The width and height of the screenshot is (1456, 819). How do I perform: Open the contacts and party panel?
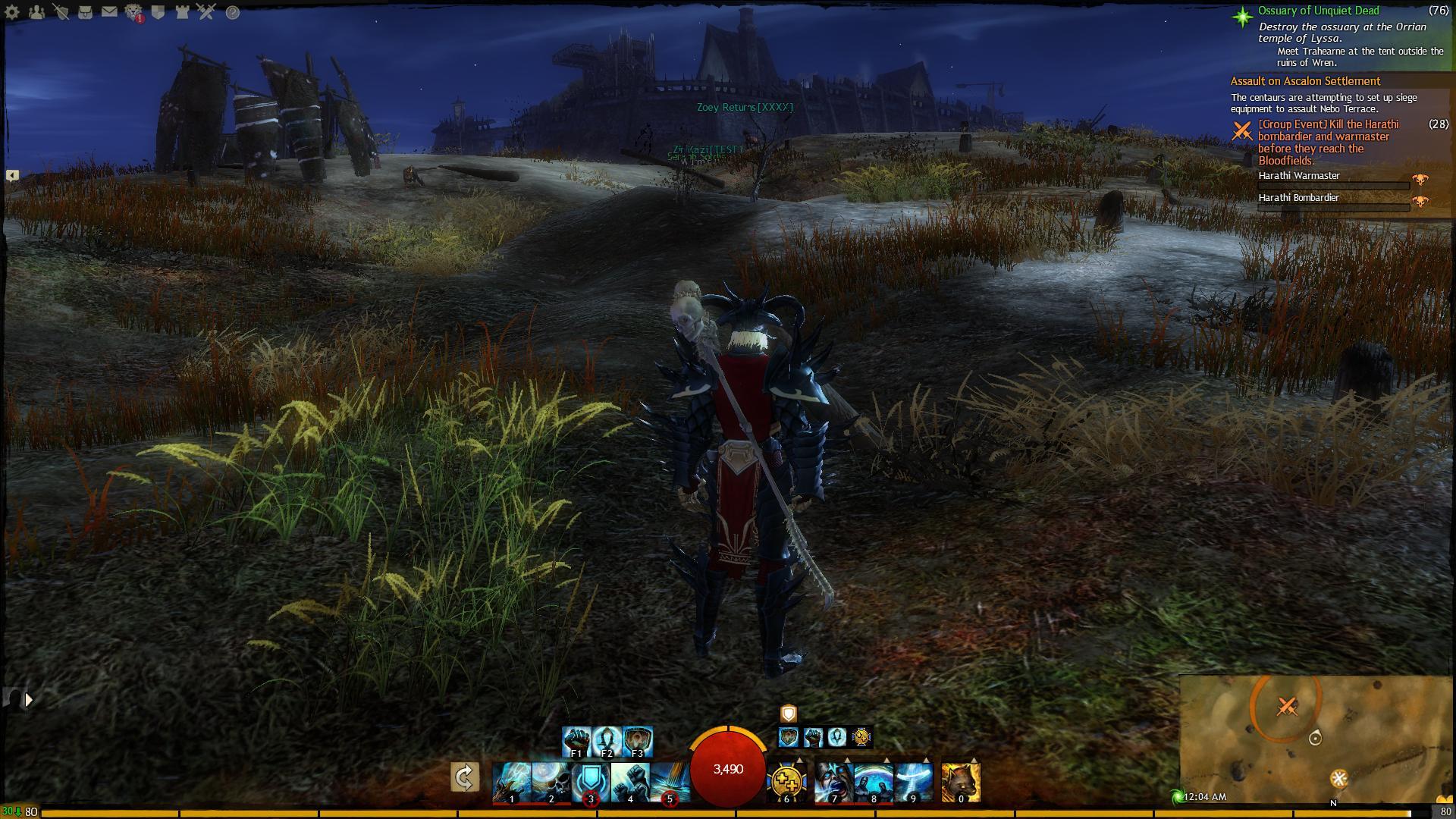click(x=36, y=12)
